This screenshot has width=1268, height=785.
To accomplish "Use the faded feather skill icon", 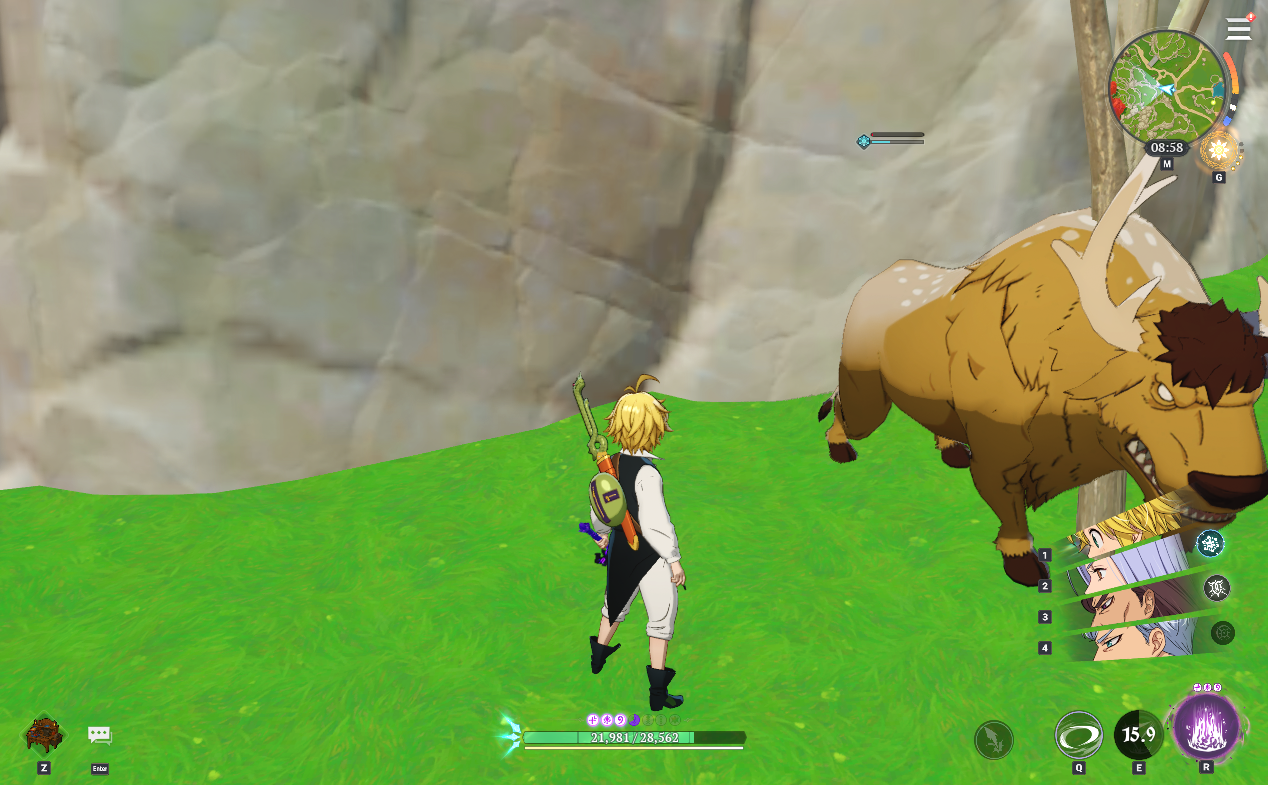I will (x=993, y=740).
